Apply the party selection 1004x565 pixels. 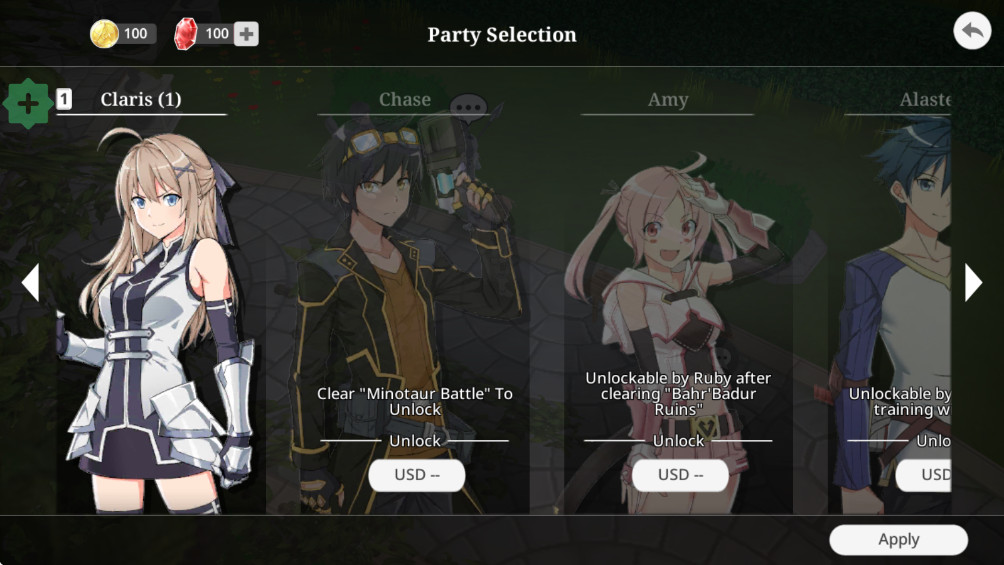[898, 540]
